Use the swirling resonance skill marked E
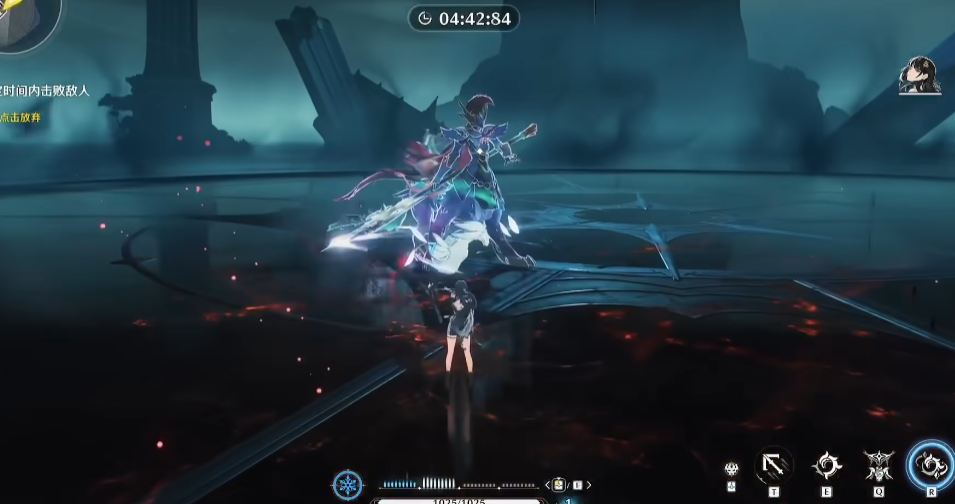The image size is (955, 504). coord(826,465)
